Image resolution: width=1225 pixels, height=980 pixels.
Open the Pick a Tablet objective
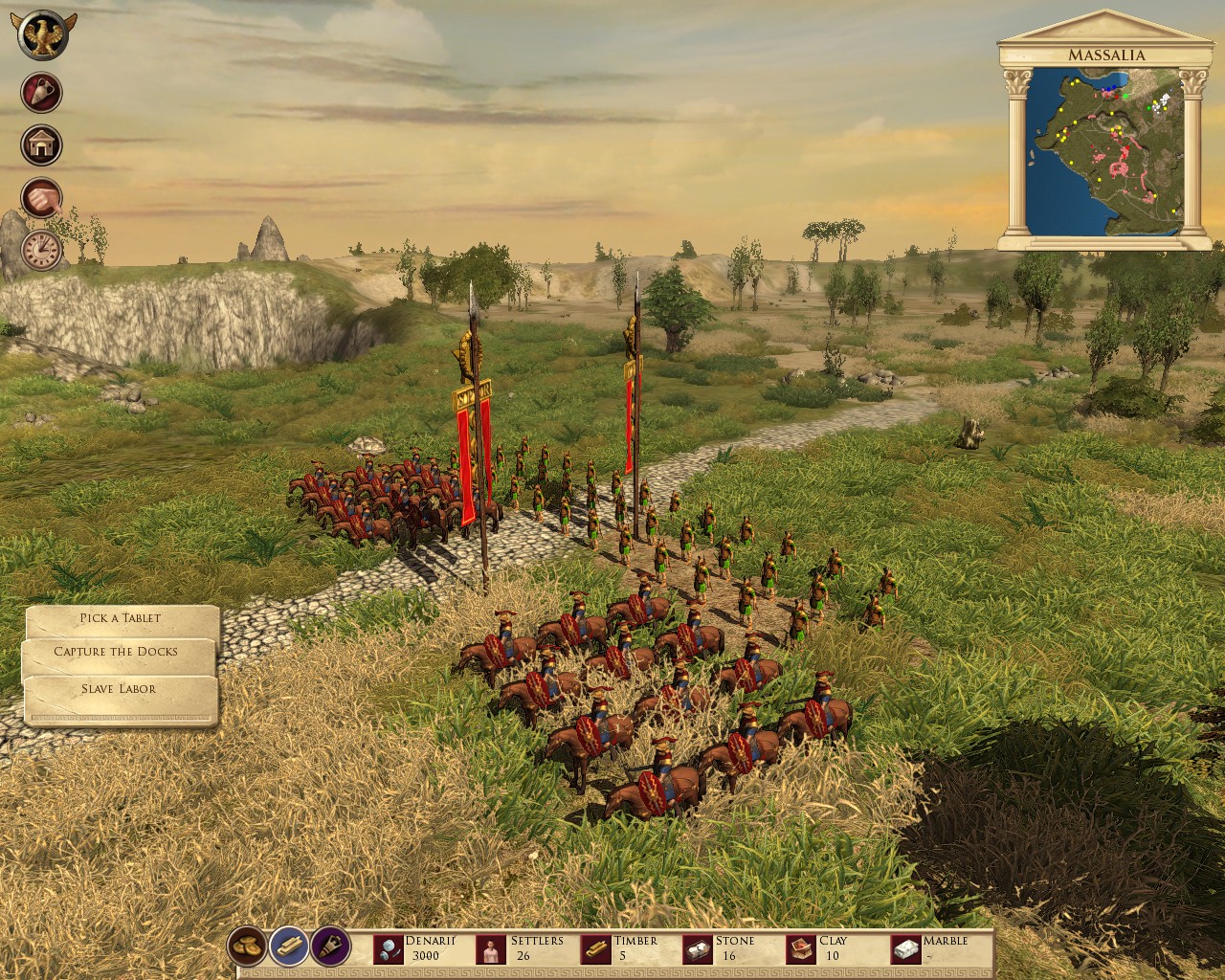122,618
